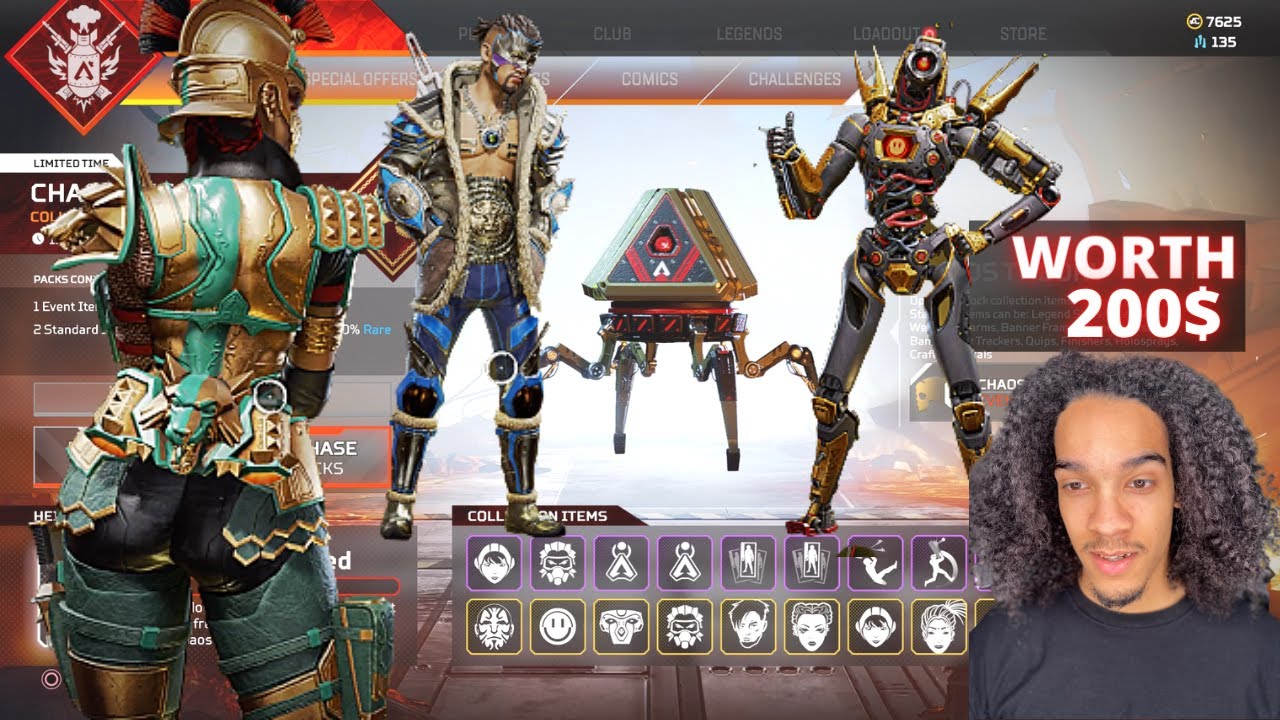Select the gold-bordered Caustic gas mask item
The width and height of the screenshot is (1280, 720).
tap(684, 627)
